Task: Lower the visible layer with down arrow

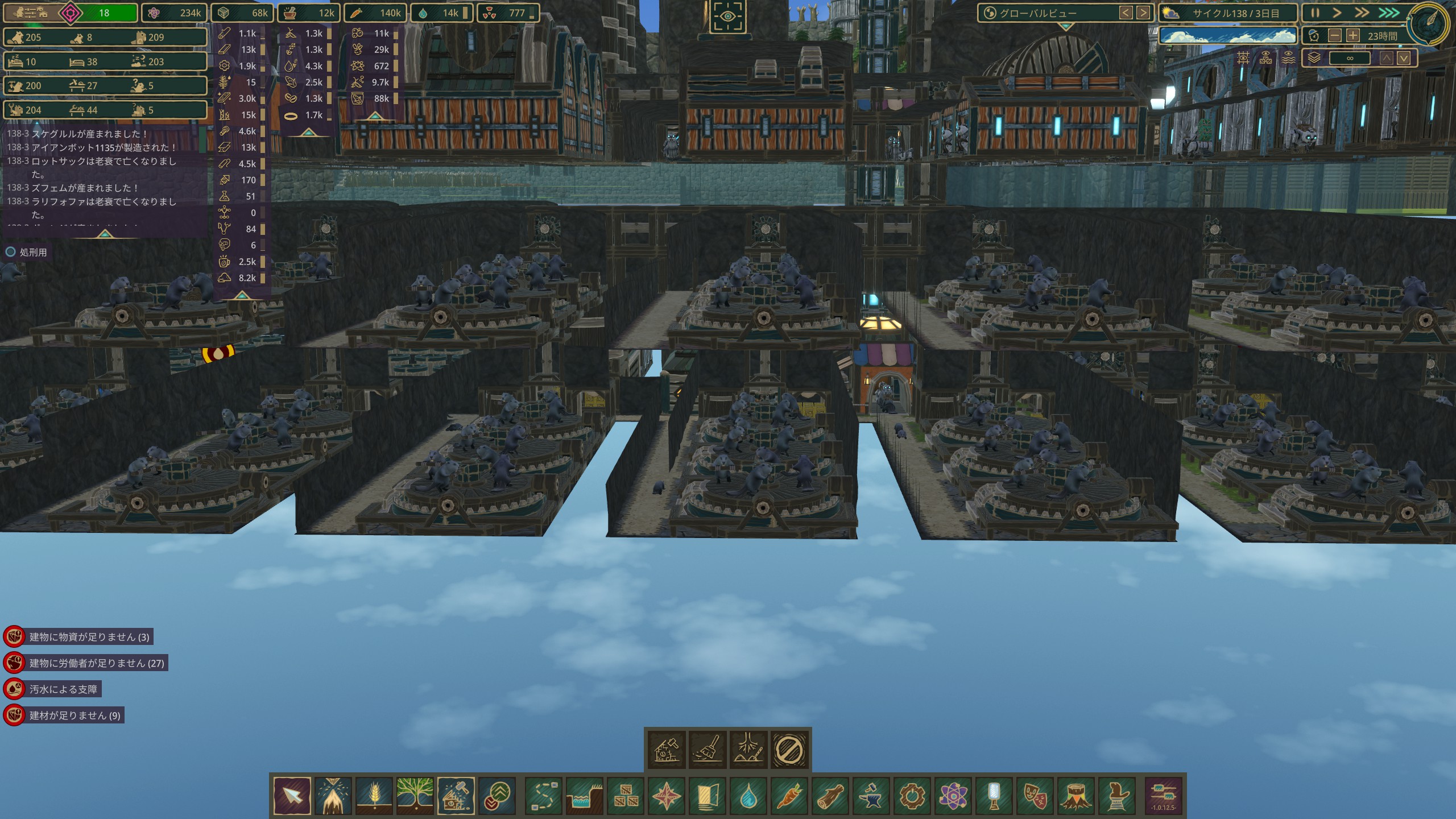Action: tap(1404, 58)
